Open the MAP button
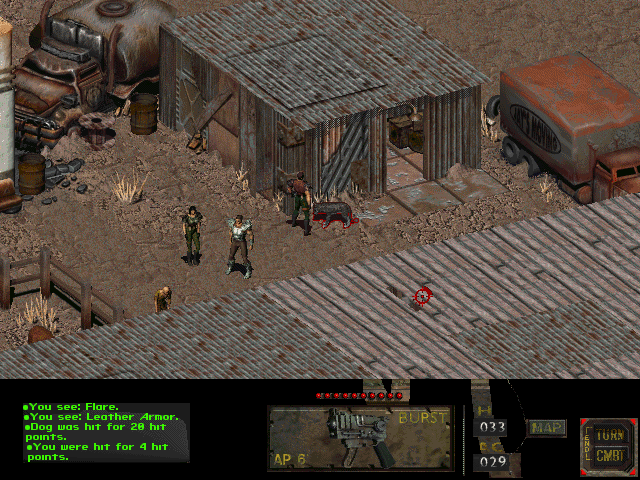Screen dimensions: 640x480 [547, 428]
